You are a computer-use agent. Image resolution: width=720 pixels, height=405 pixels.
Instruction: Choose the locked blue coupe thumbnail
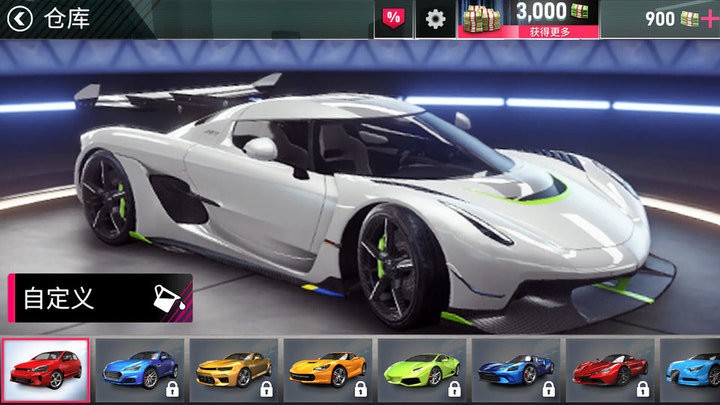(138, 369)
